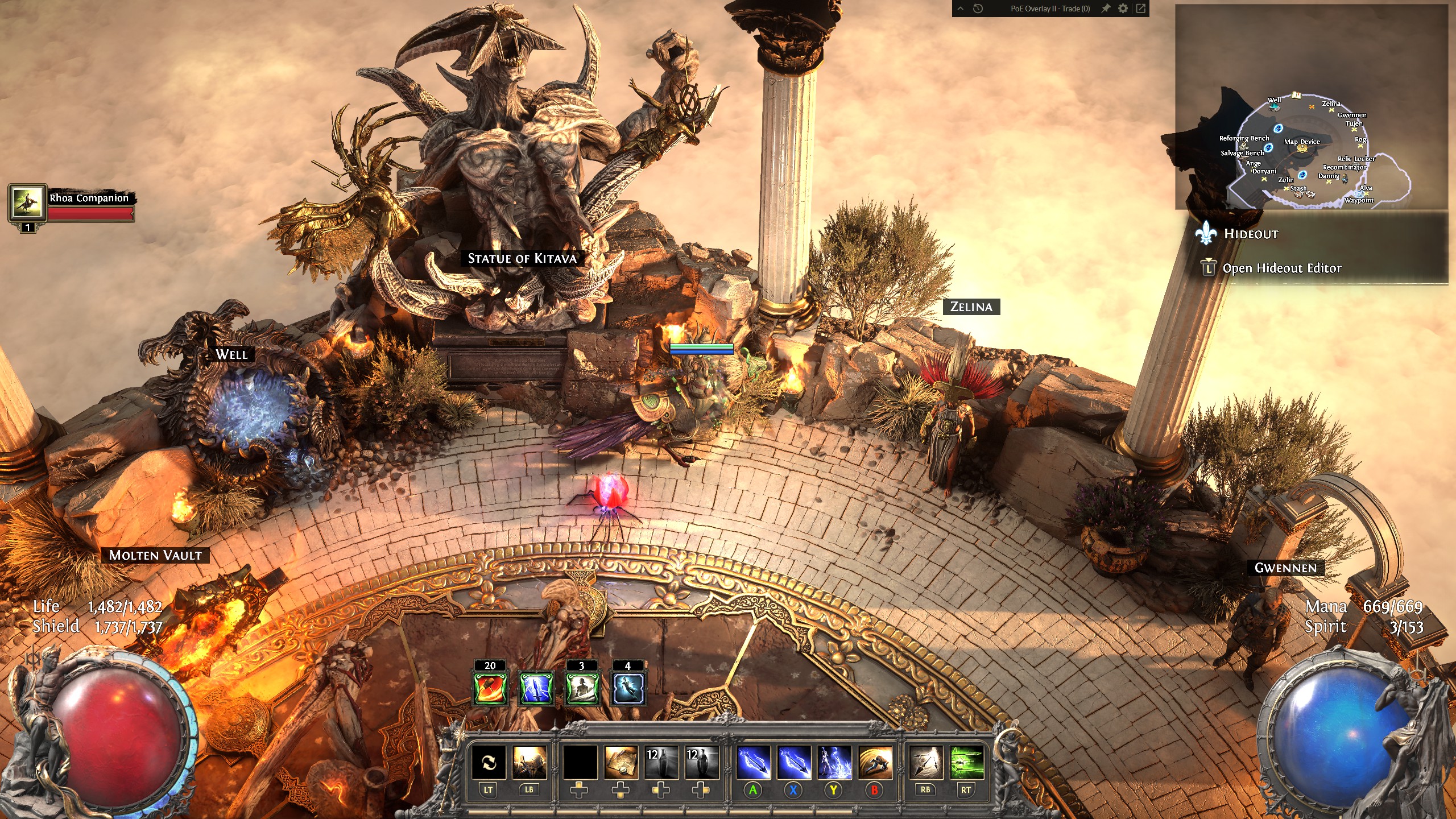
Task: Select the Rhoa Companion portrait
Action: (27, 202)
